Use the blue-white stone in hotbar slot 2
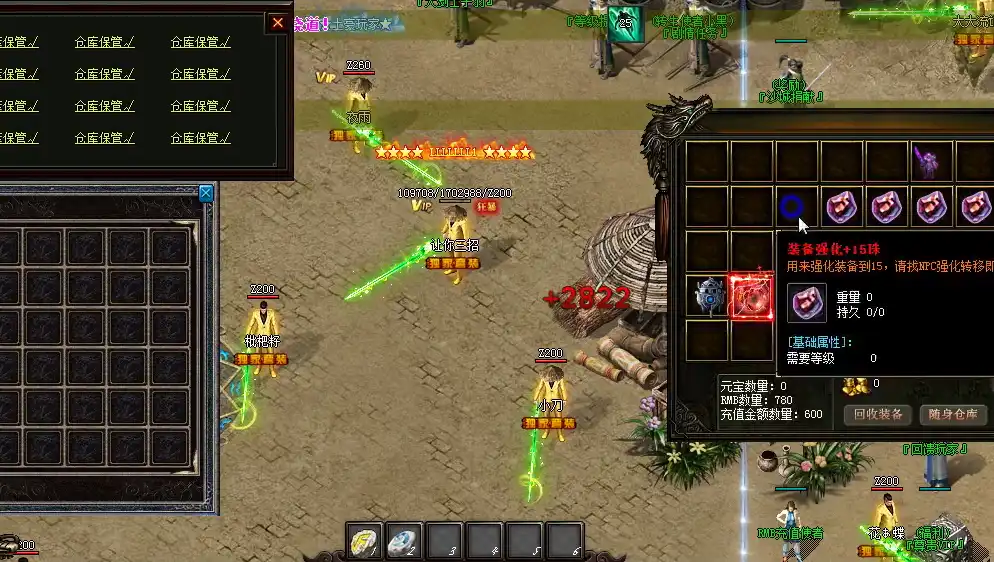 click(404, 541)
